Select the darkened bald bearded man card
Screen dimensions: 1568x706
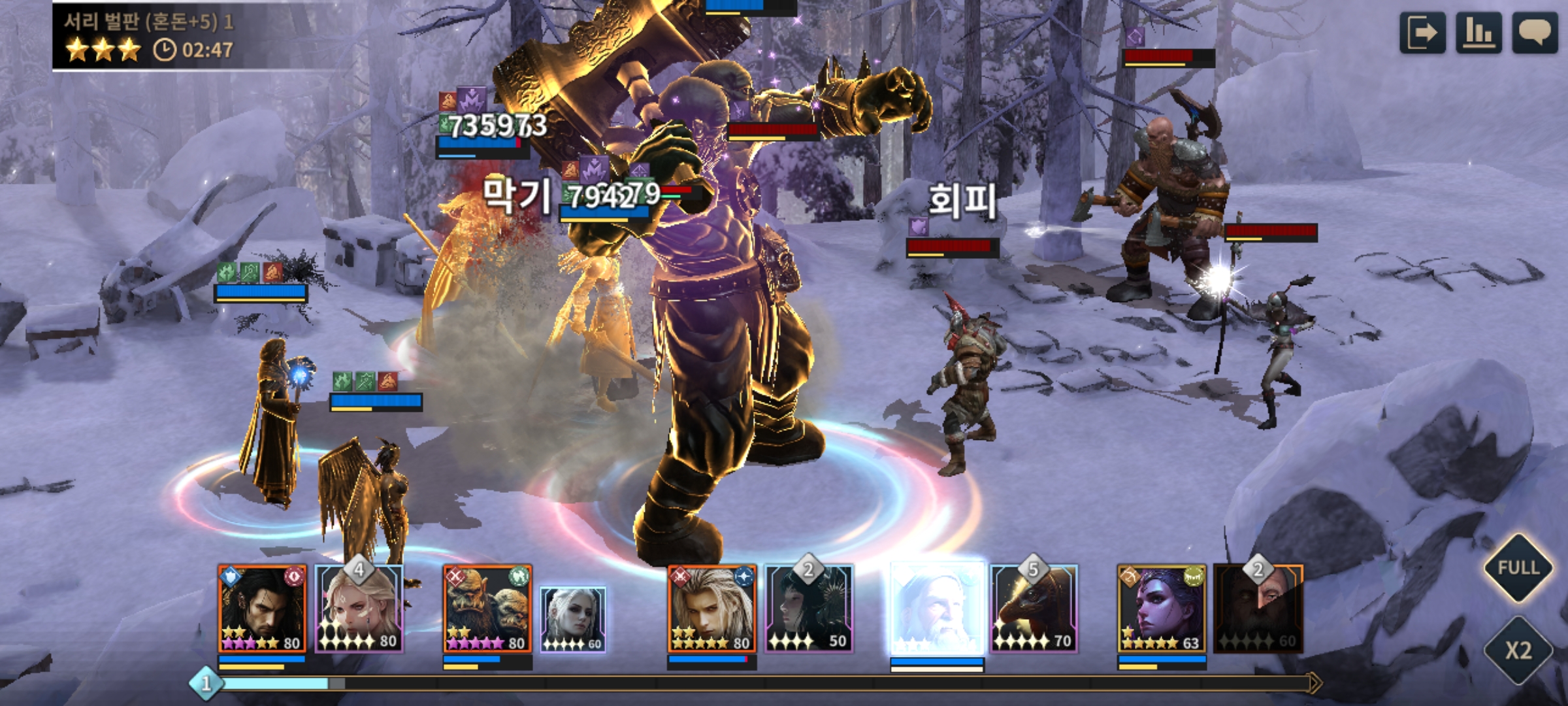click(1258, 609)
